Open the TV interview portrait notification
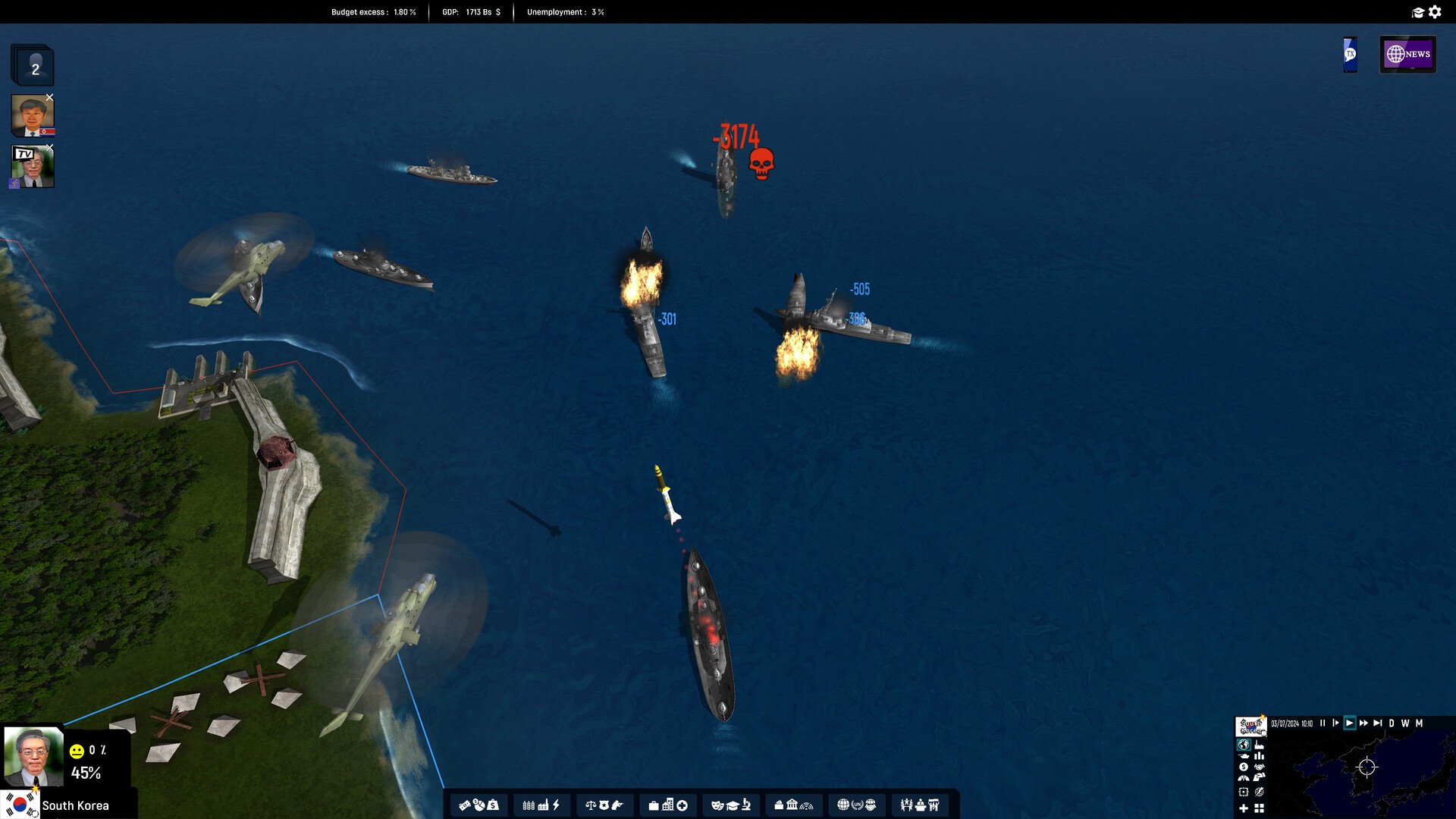Viewport: 1456px width, 819px height. [33, 167]
